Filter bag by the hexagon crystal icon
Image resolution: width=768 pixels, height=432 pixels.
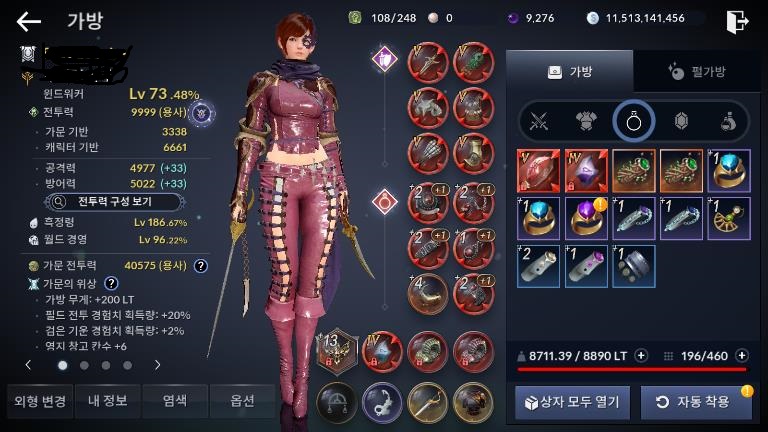[682, 122]
